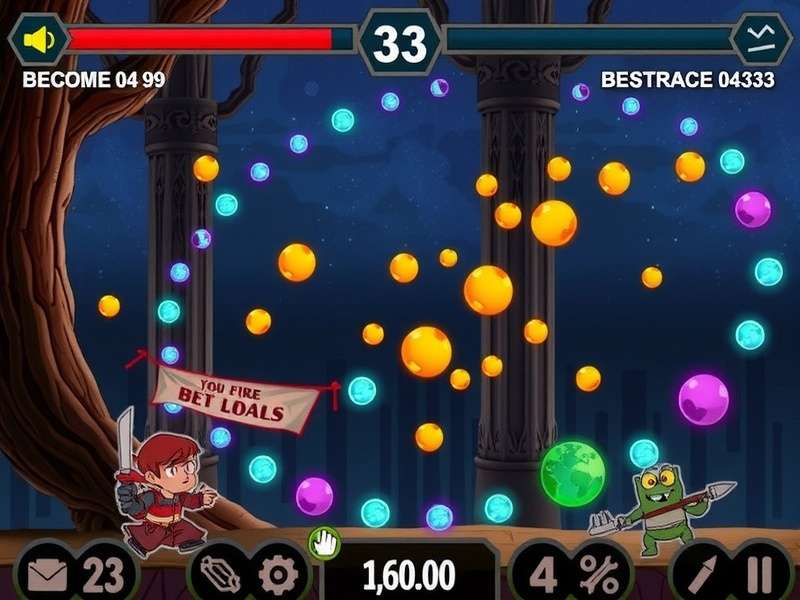Toggle the sound speaker icon

38,40
